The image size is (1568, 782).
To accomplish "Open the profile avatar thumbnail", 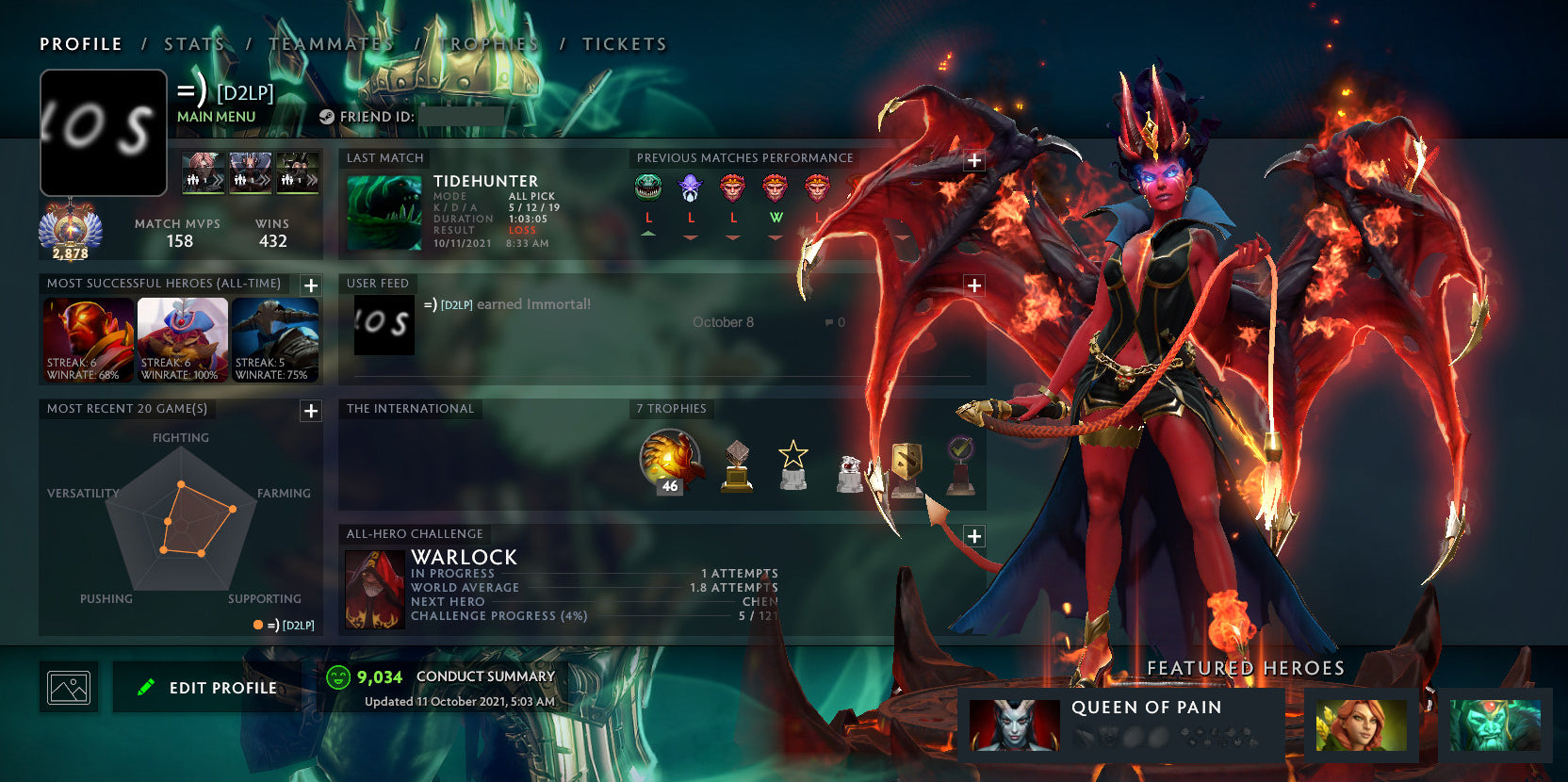I will coord(103,132).
